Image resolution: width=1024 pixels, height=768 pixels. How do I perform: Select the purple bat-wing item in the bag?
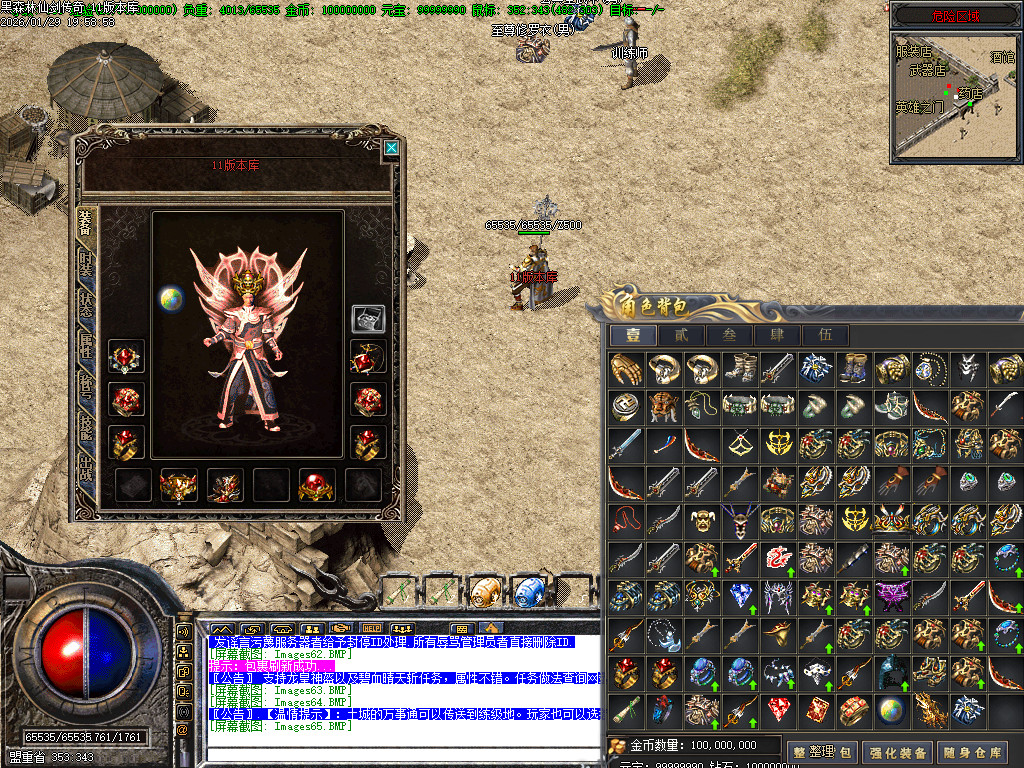click(892, 597)
